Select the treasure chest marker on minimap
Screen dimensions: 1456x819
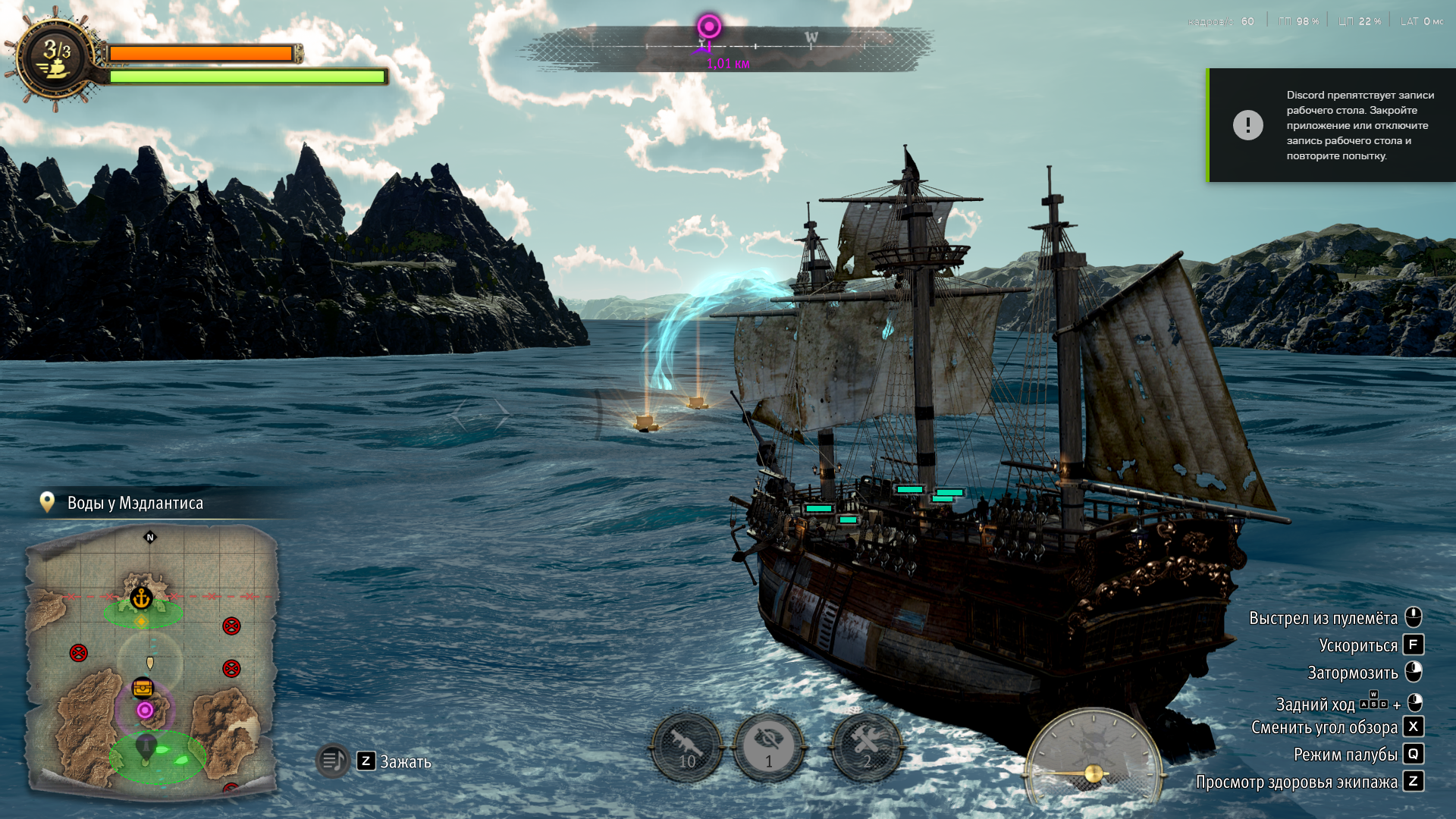(143, 688)
